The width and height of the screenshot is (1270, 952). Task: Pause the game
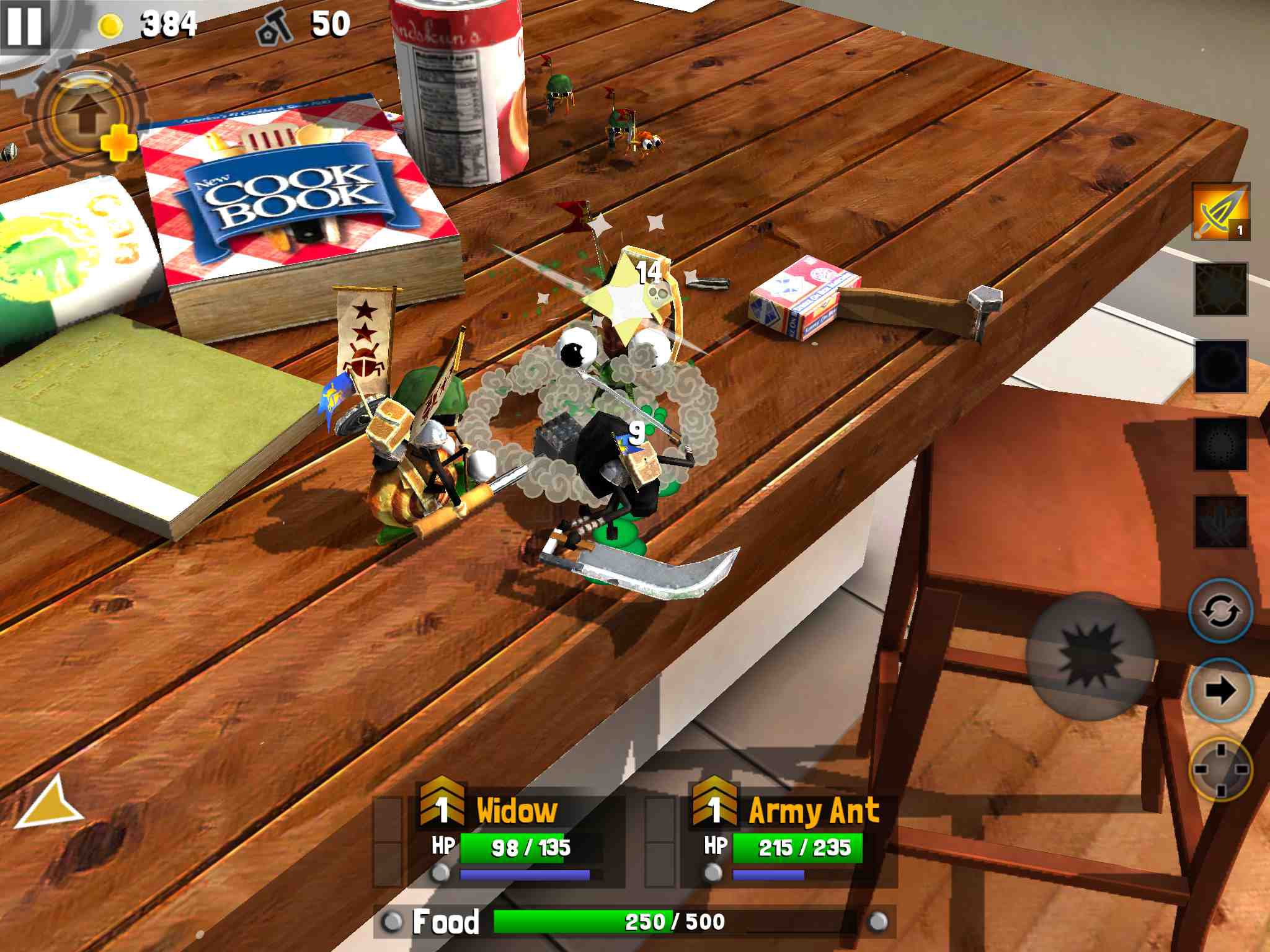coord(25,25)
